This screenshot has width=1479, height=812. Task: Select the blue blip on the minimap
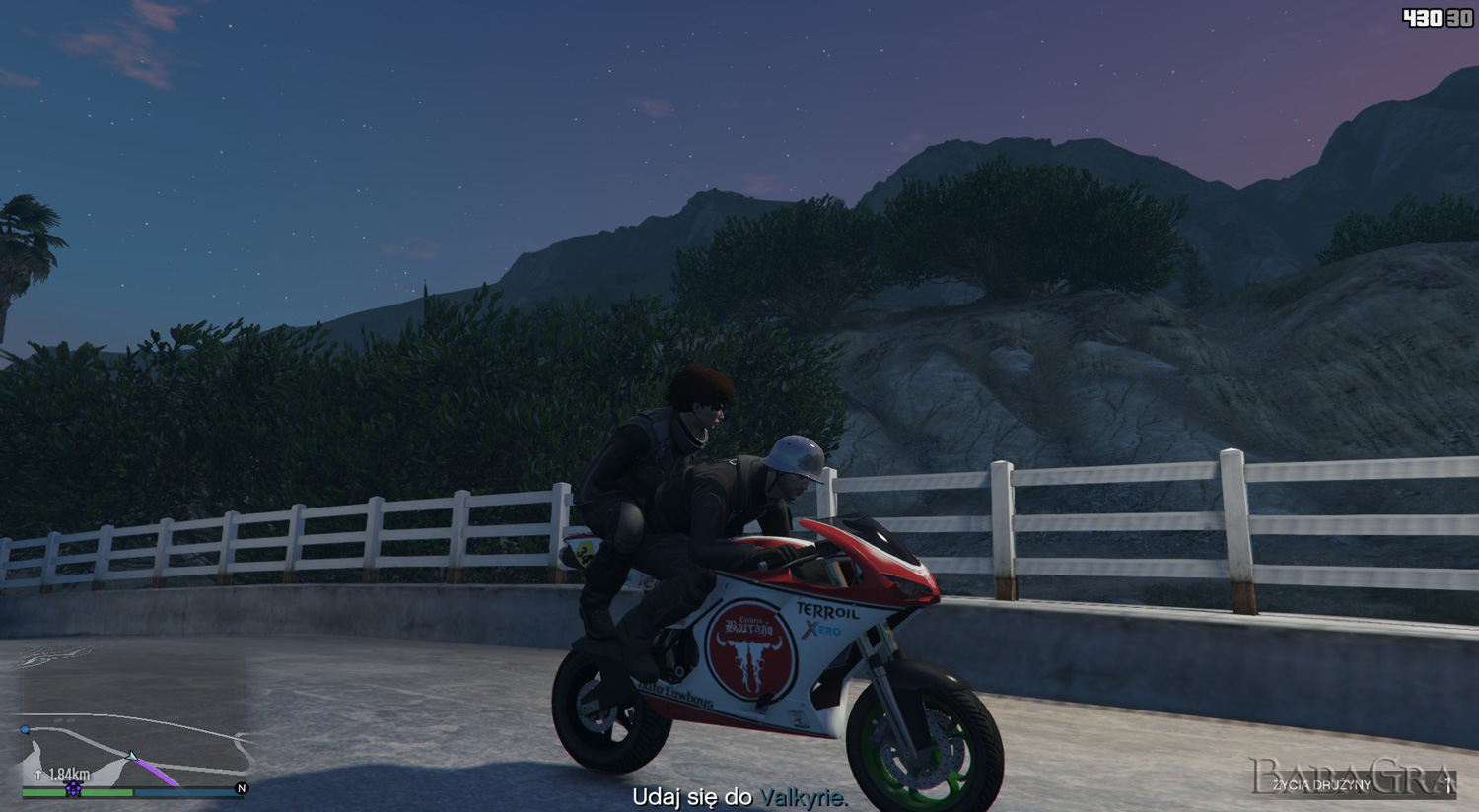pyautogui.click(x=25, y=729)
